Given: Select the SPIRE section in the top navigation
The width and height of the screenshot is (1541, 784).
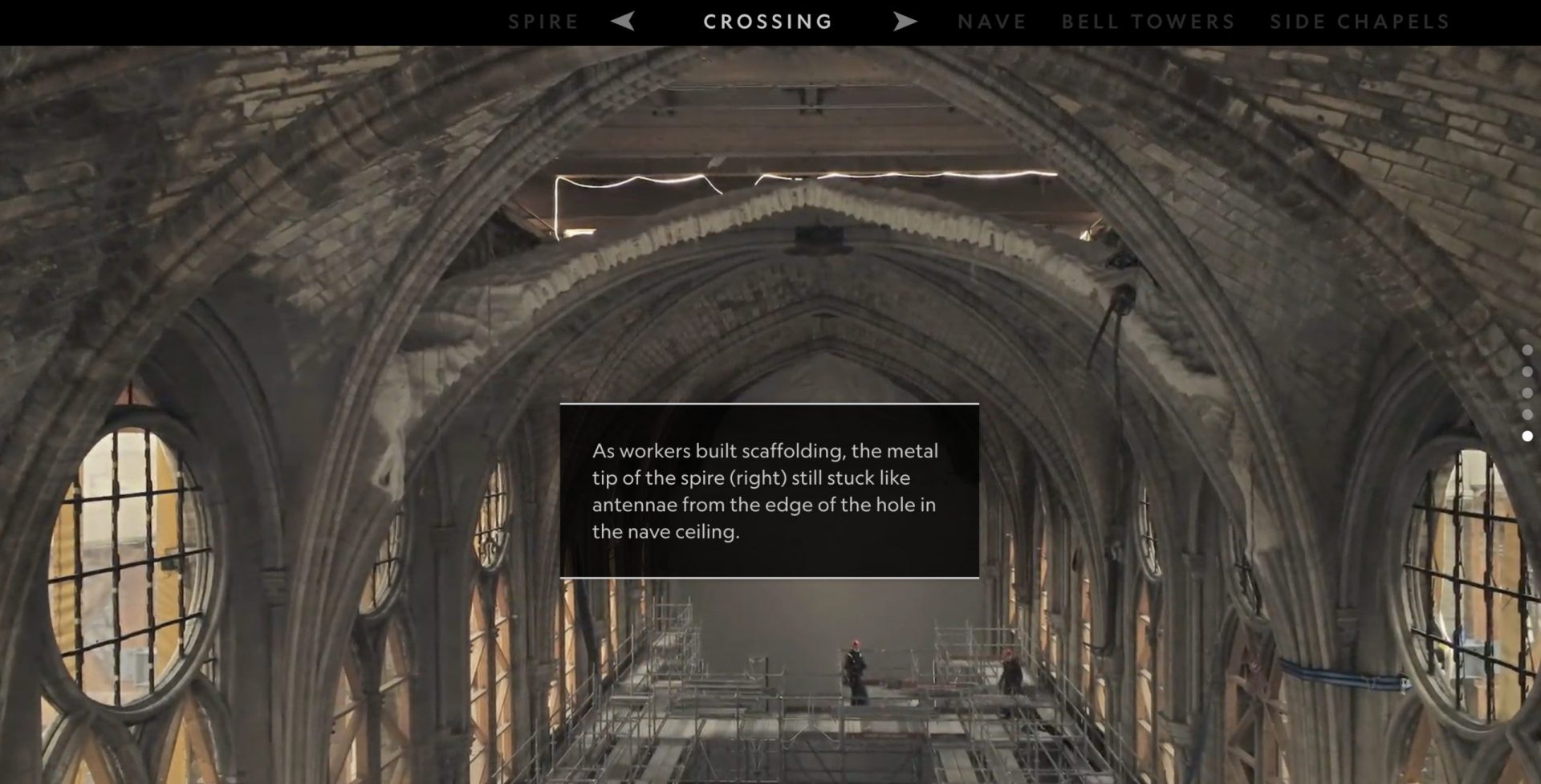Looking at the screenshot, I should [543, 22].
